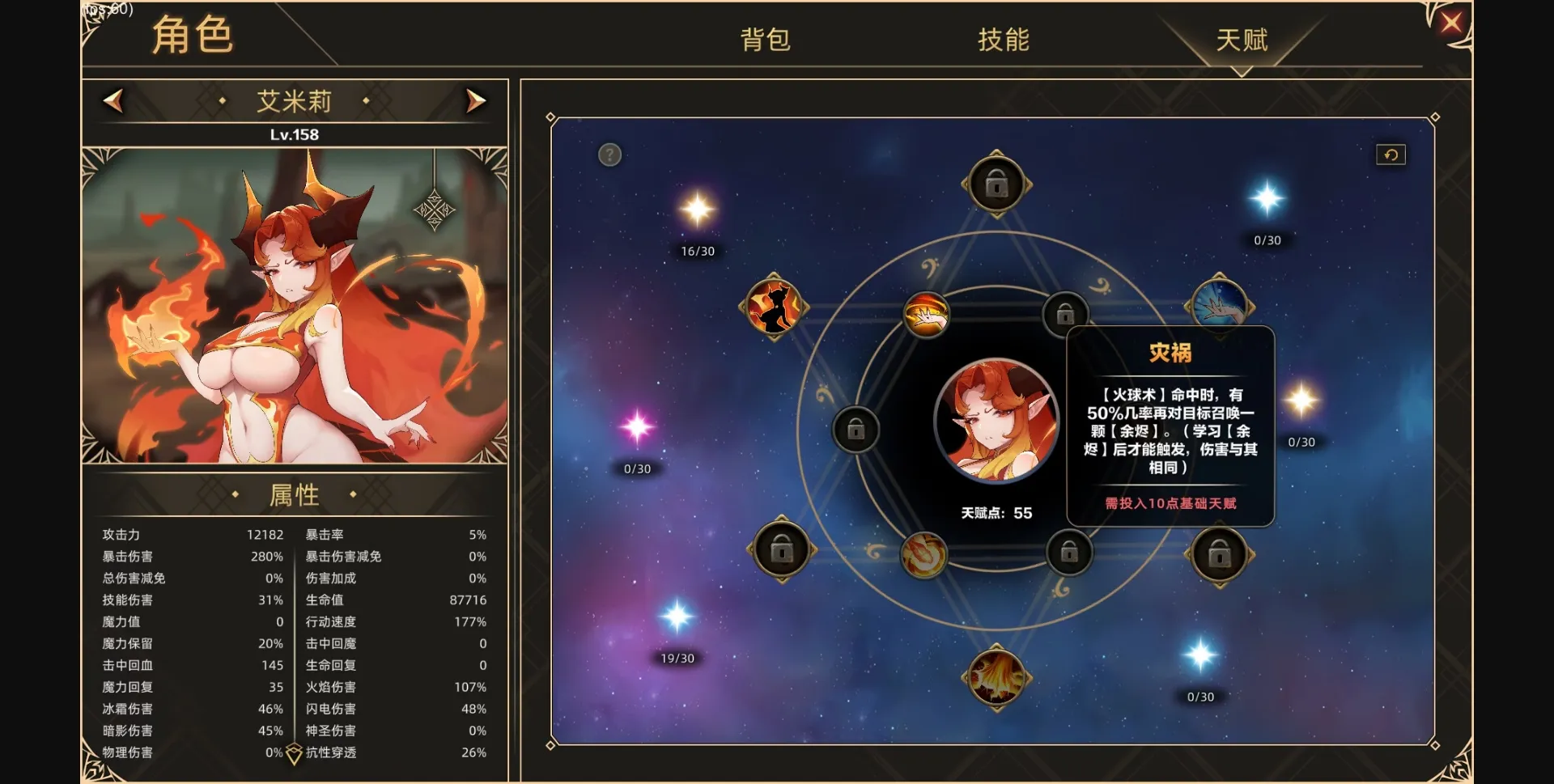Click the next character arrow beside 艾米莉
The width and height of the screenshot is (1554, 784).
click(475, 100)
